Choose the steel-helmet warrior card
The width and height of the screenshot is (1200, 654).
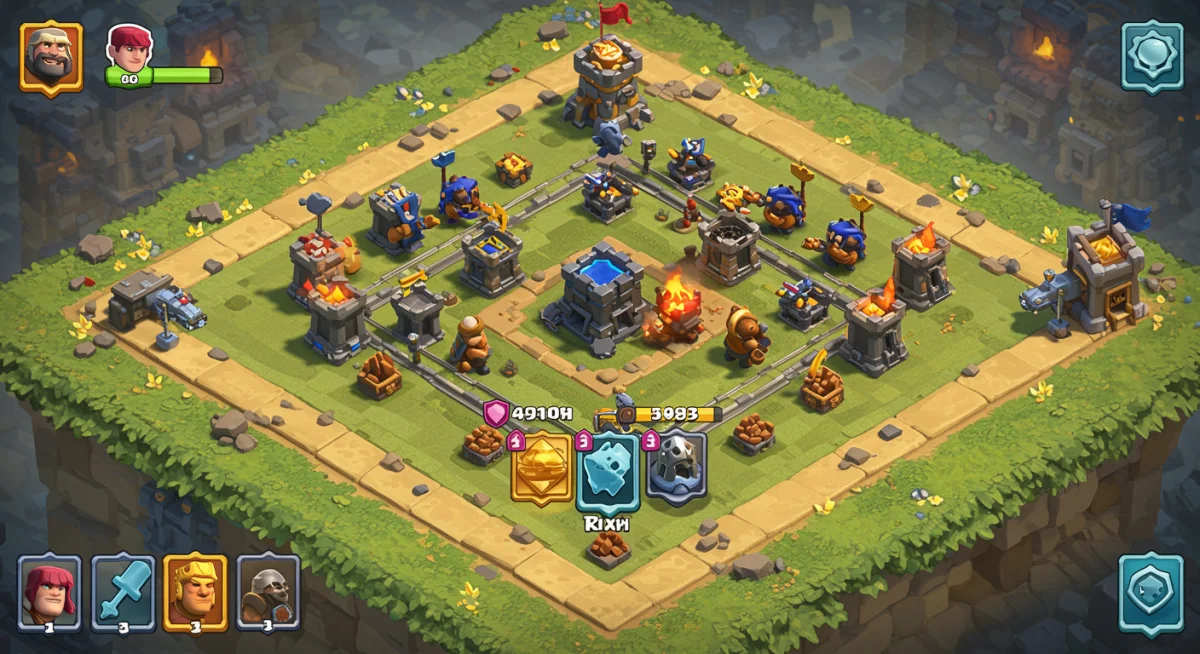pos(268,592)
